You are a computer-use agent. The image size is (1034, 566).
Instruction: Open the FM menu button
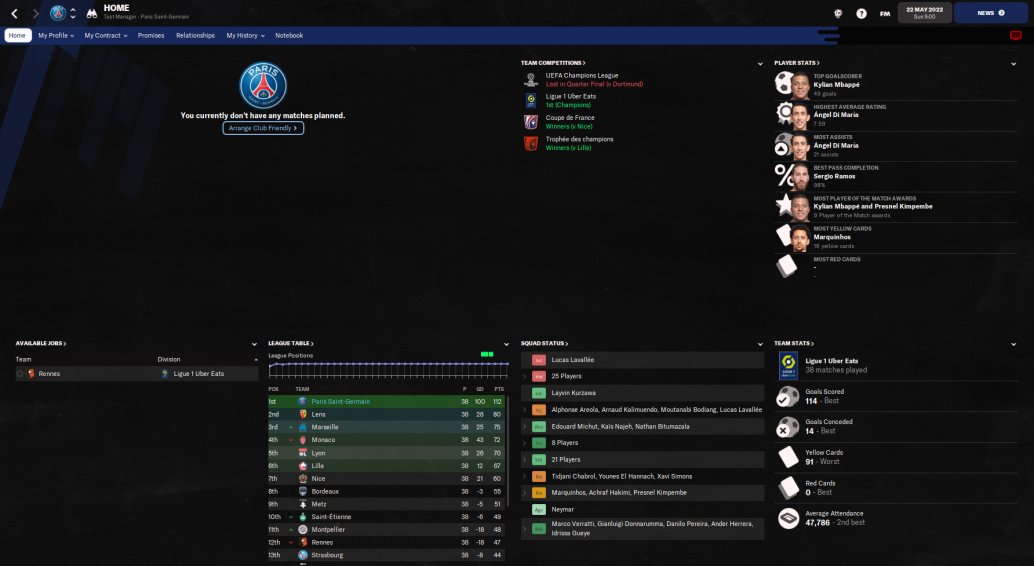pyautogui.click(x=885, y=13)
